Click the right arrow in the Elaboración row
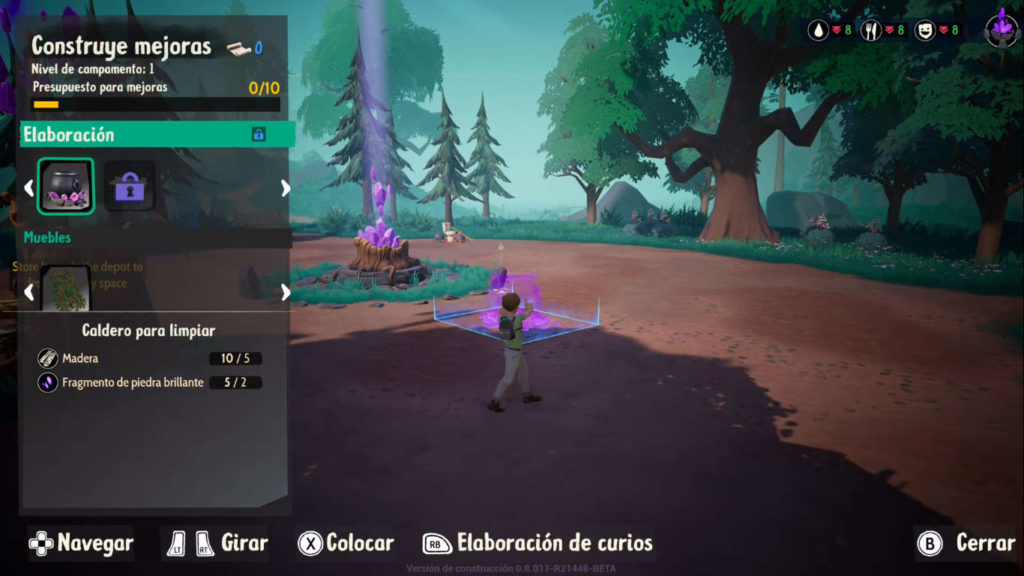The height and width of the screenshot is (576, 1024). point(285,187)
